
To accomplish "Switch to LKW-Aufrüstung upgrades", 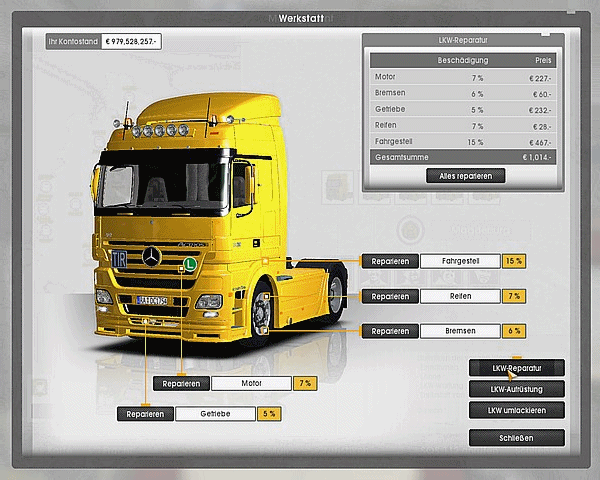I will pos(516,389).
